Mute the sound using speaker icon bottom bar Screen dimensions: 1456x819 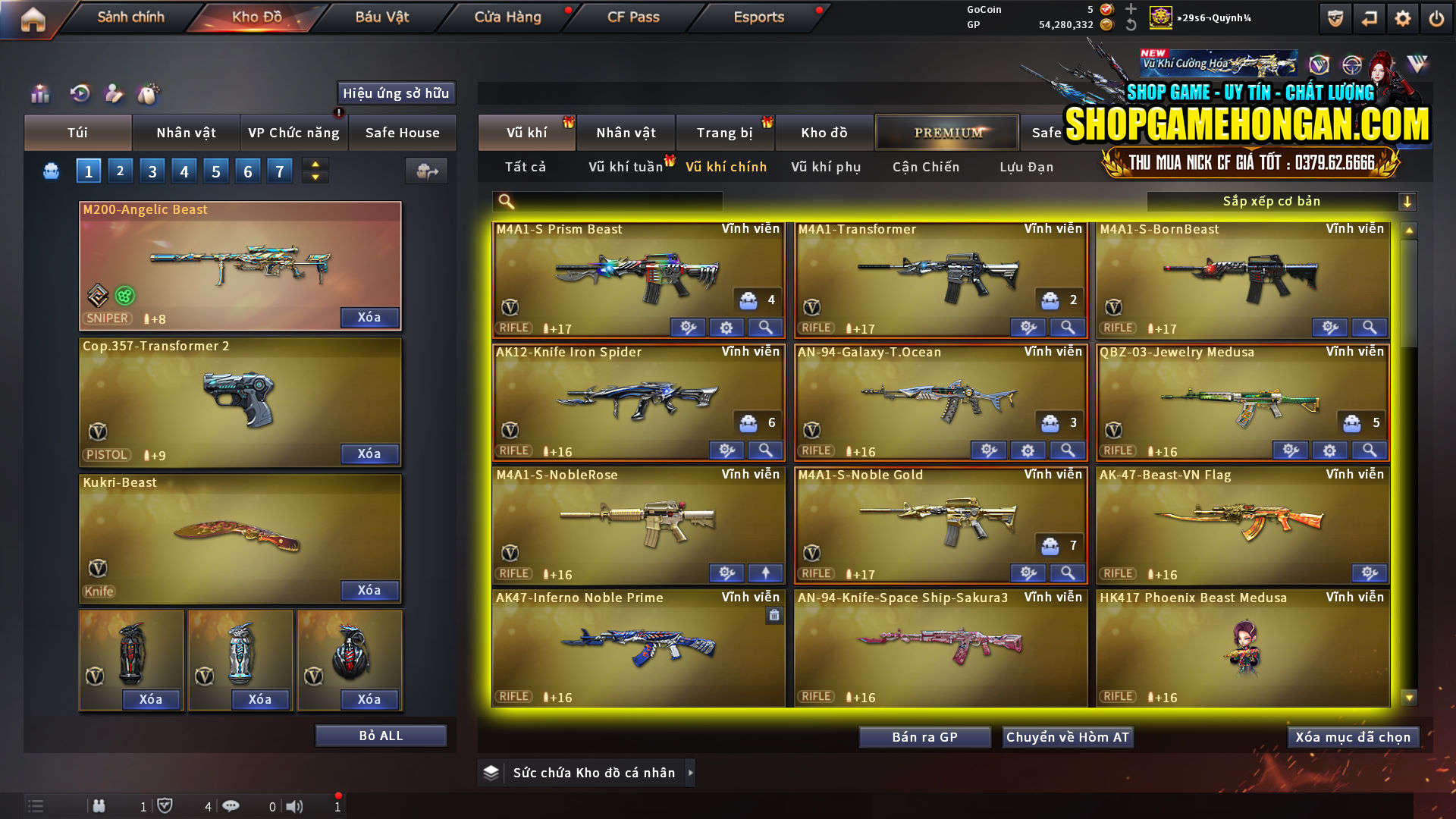point(296,806)
